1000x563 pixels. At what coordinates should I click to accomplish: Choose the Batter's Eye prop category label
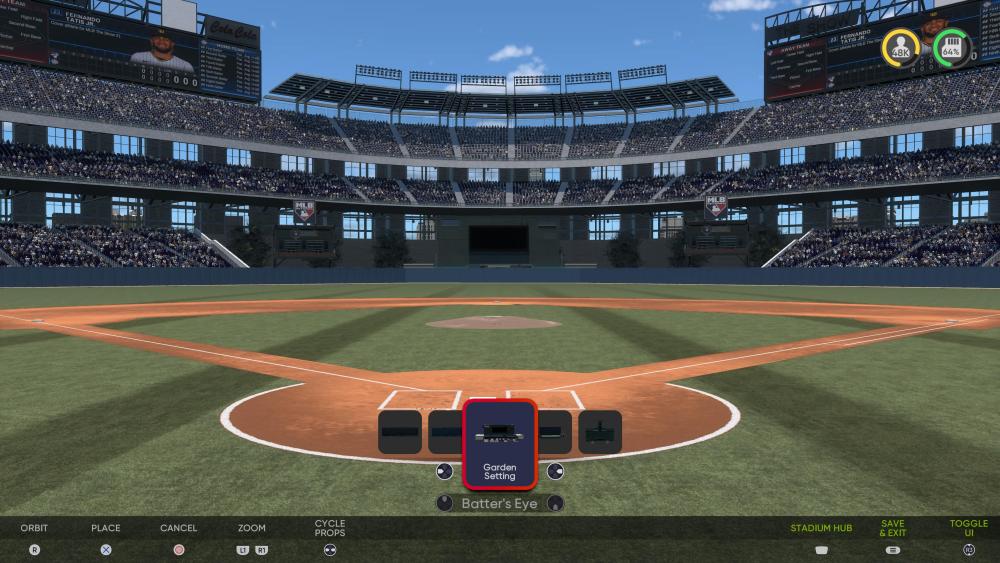(x=499, y=504)
